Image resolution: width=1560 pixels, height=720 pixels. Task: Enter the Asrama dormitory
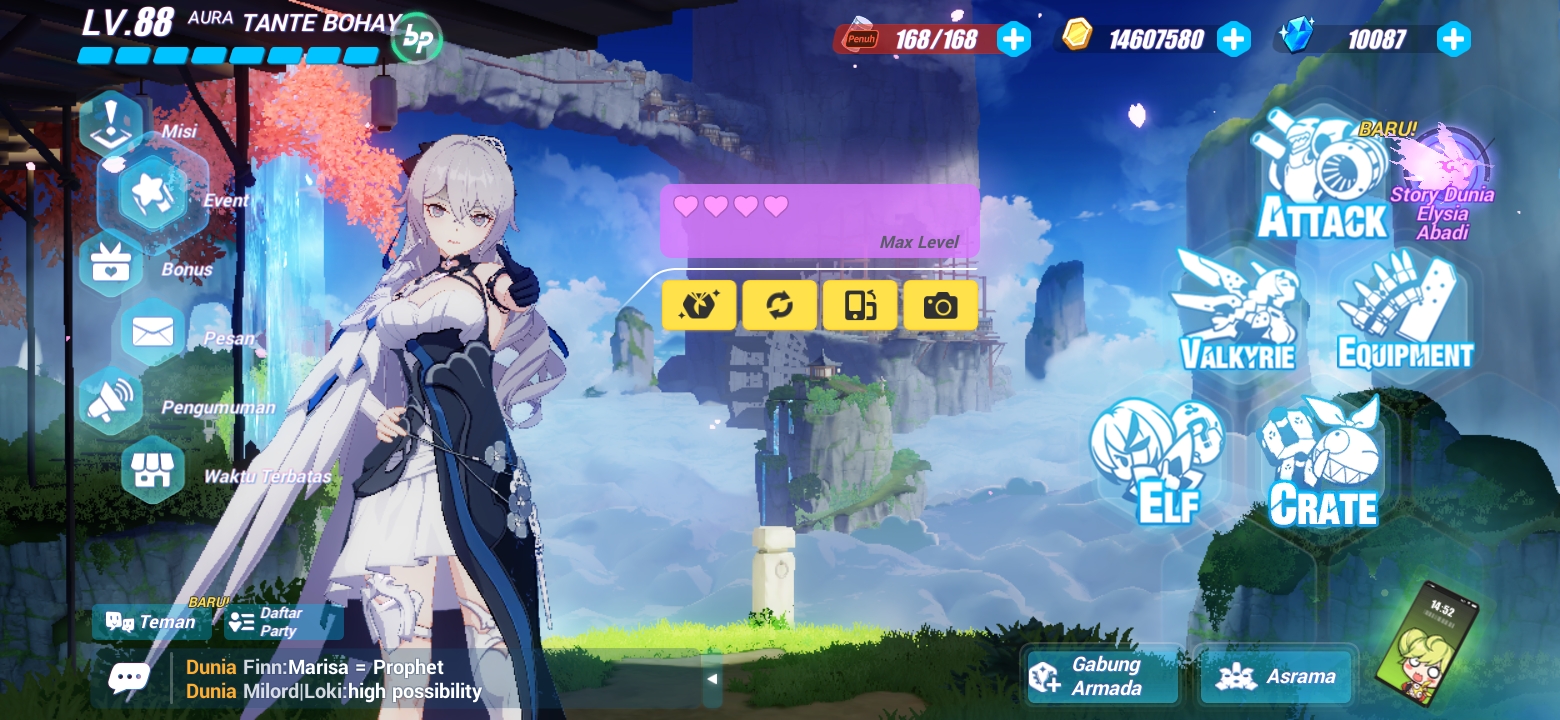(x=1275, y=676)
